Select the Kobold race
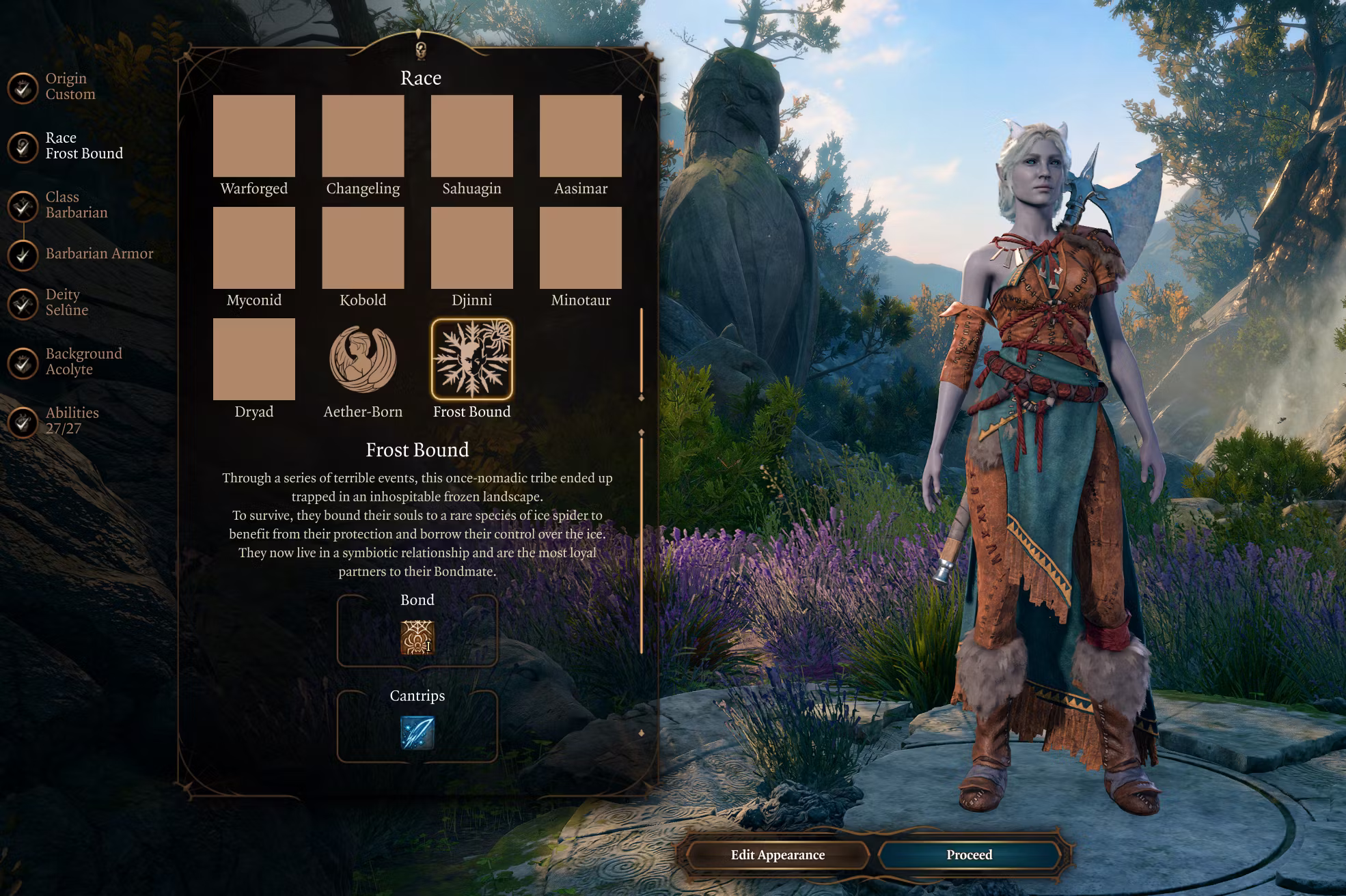Screen dimensions: 1346x896 coord(363,248)
